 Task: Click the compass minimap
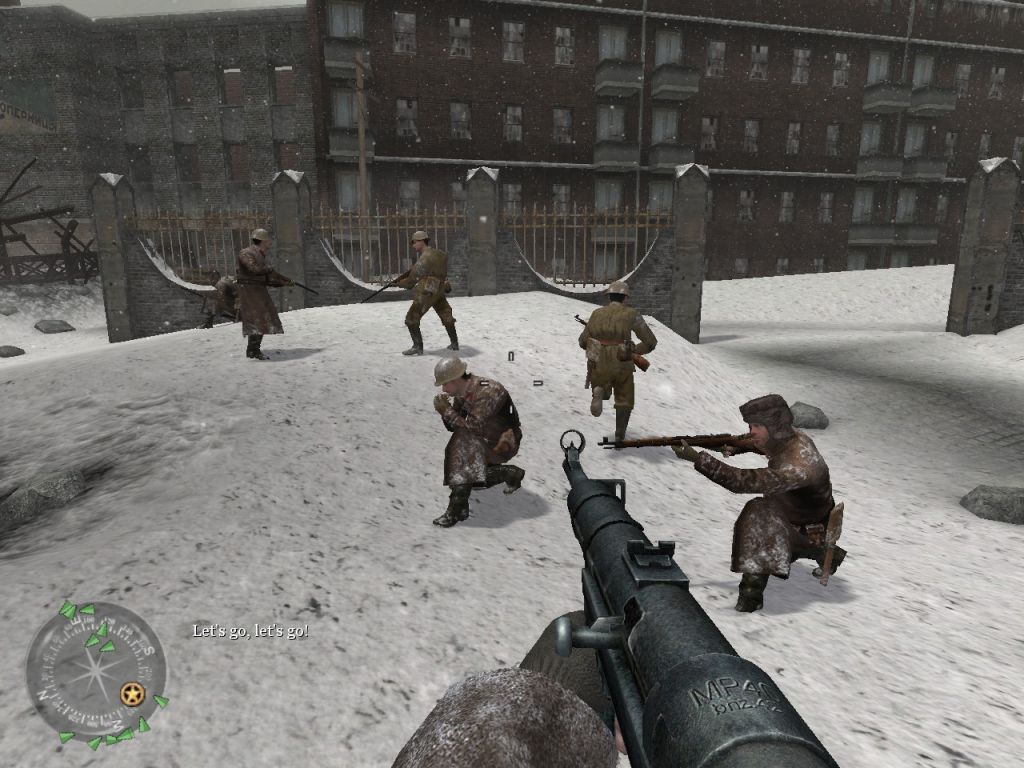[95, 672]
